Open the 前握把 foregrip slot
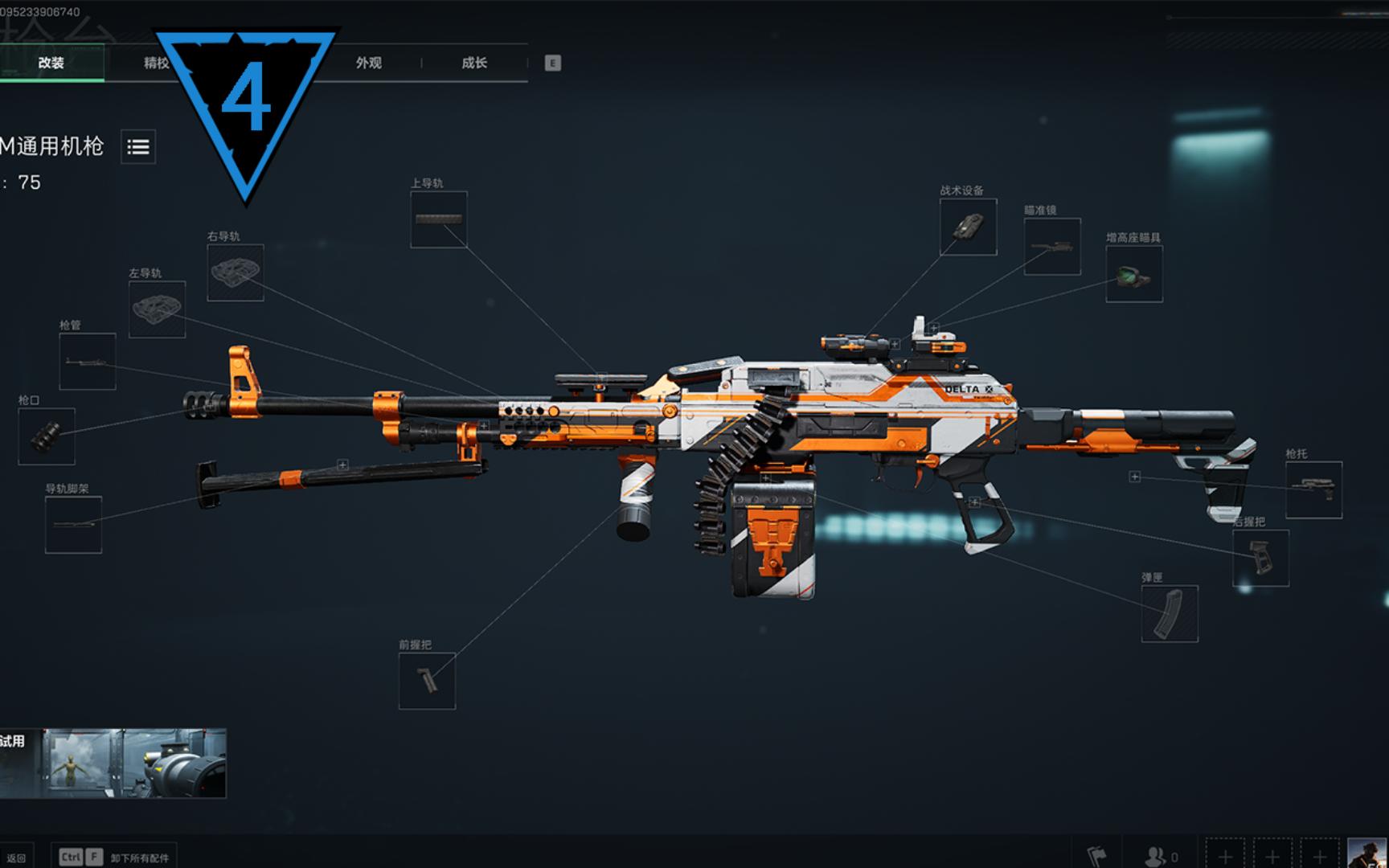Viewport: 1389px width, 868px height. 427,682
